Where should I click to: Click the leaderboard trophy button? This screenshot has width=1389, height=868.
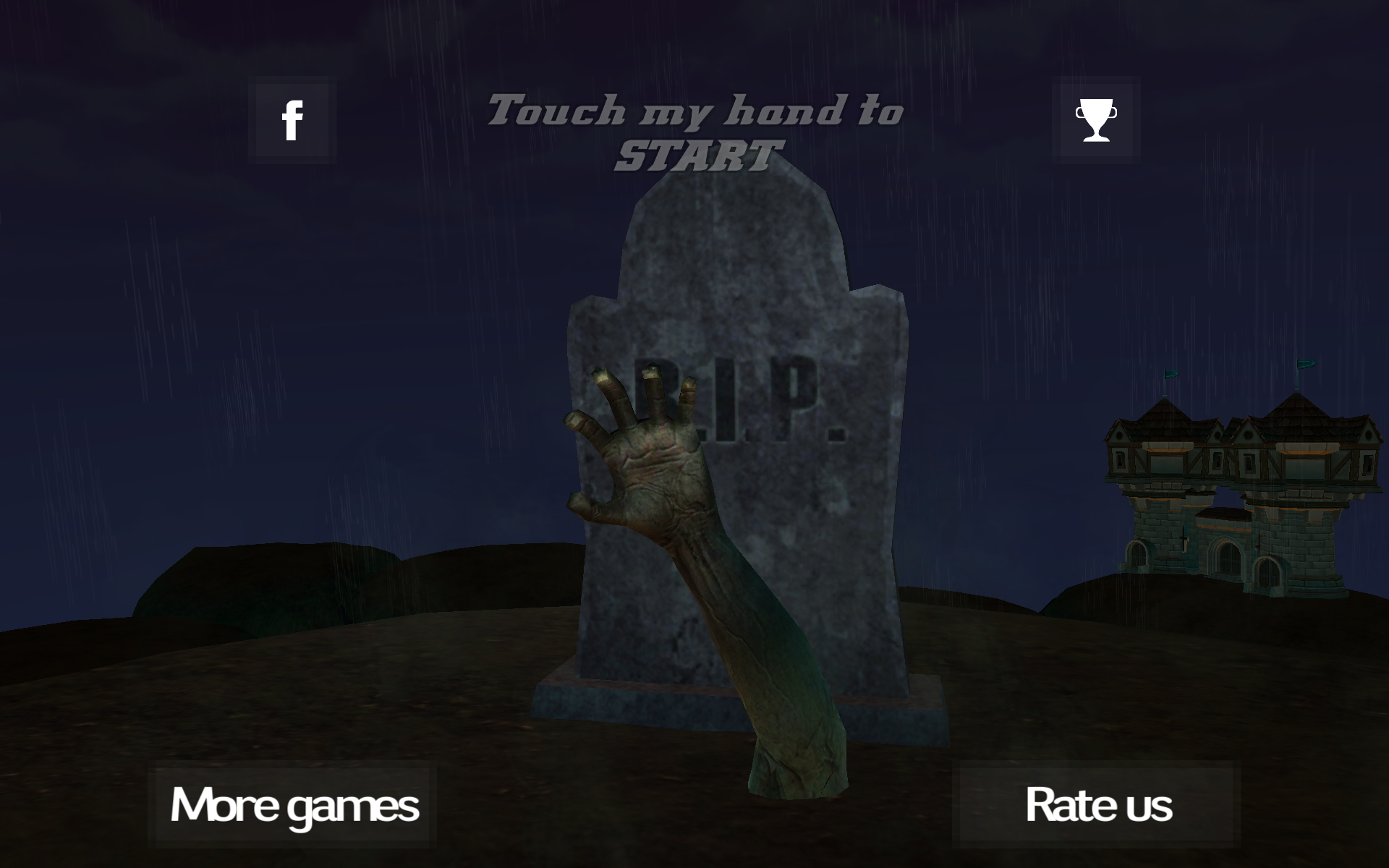pyautogui.click(x=1097, y=119)
